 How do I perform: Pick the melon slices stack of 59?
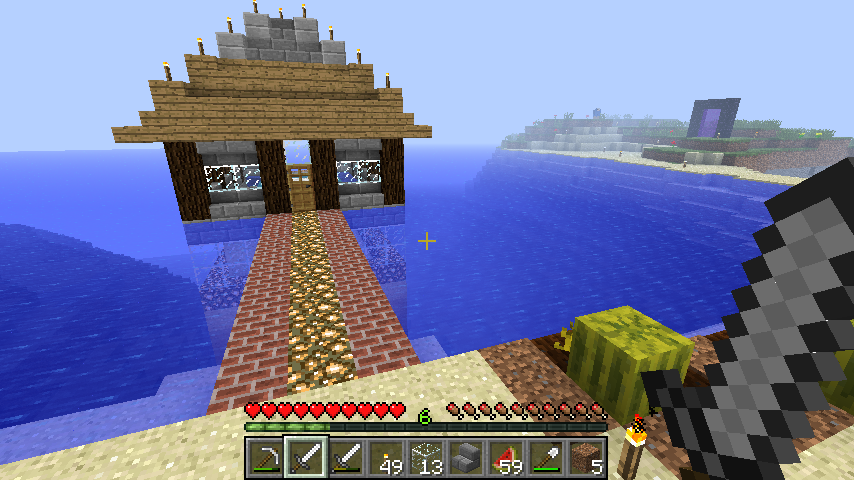pos(506,458)
